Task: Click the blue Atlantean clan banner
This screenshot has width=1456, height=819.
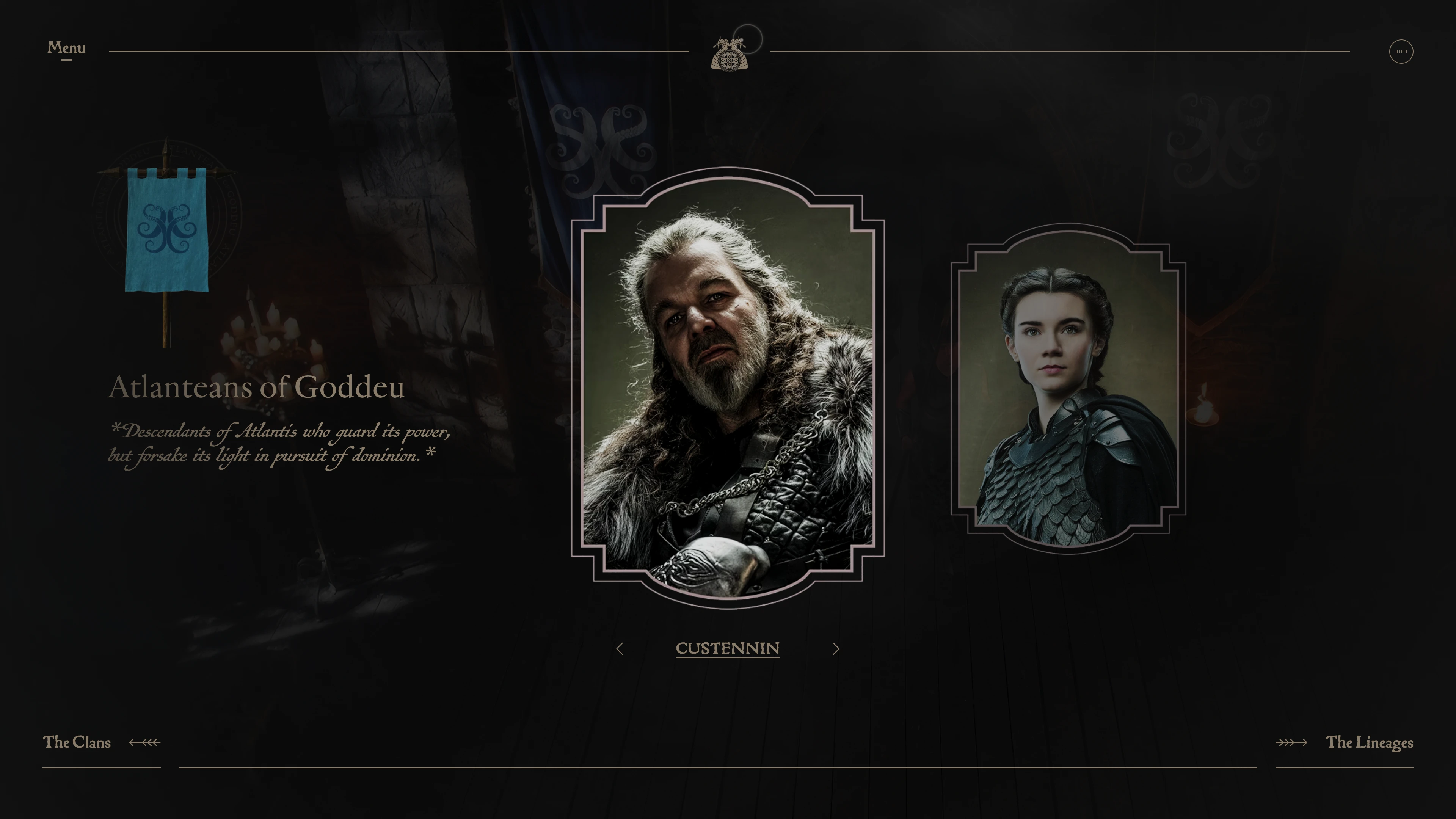Action: 167,231
